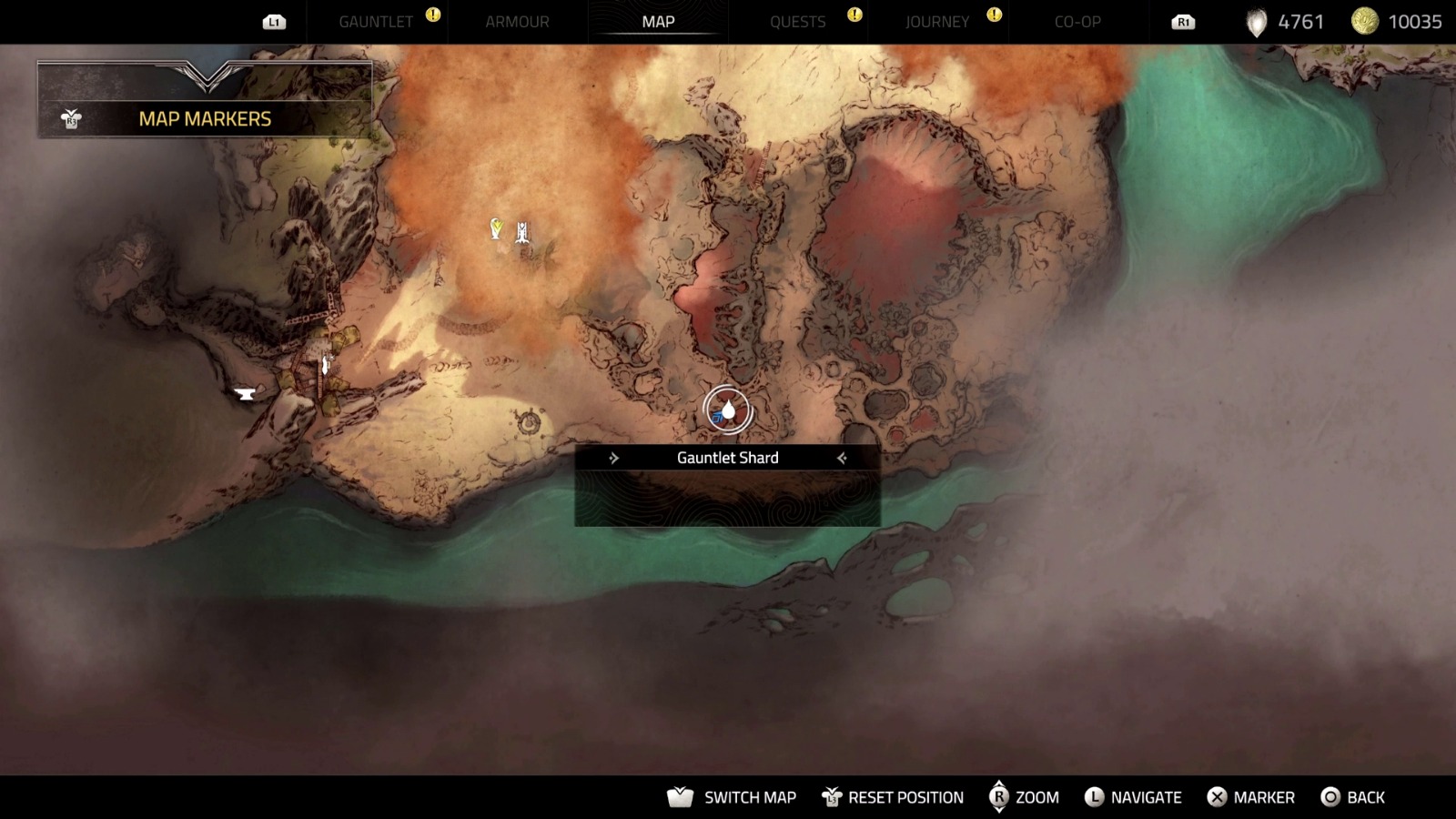Screen dimensions: 1456x819
Task: Expand the Map Markers panel
Action: 205,118
